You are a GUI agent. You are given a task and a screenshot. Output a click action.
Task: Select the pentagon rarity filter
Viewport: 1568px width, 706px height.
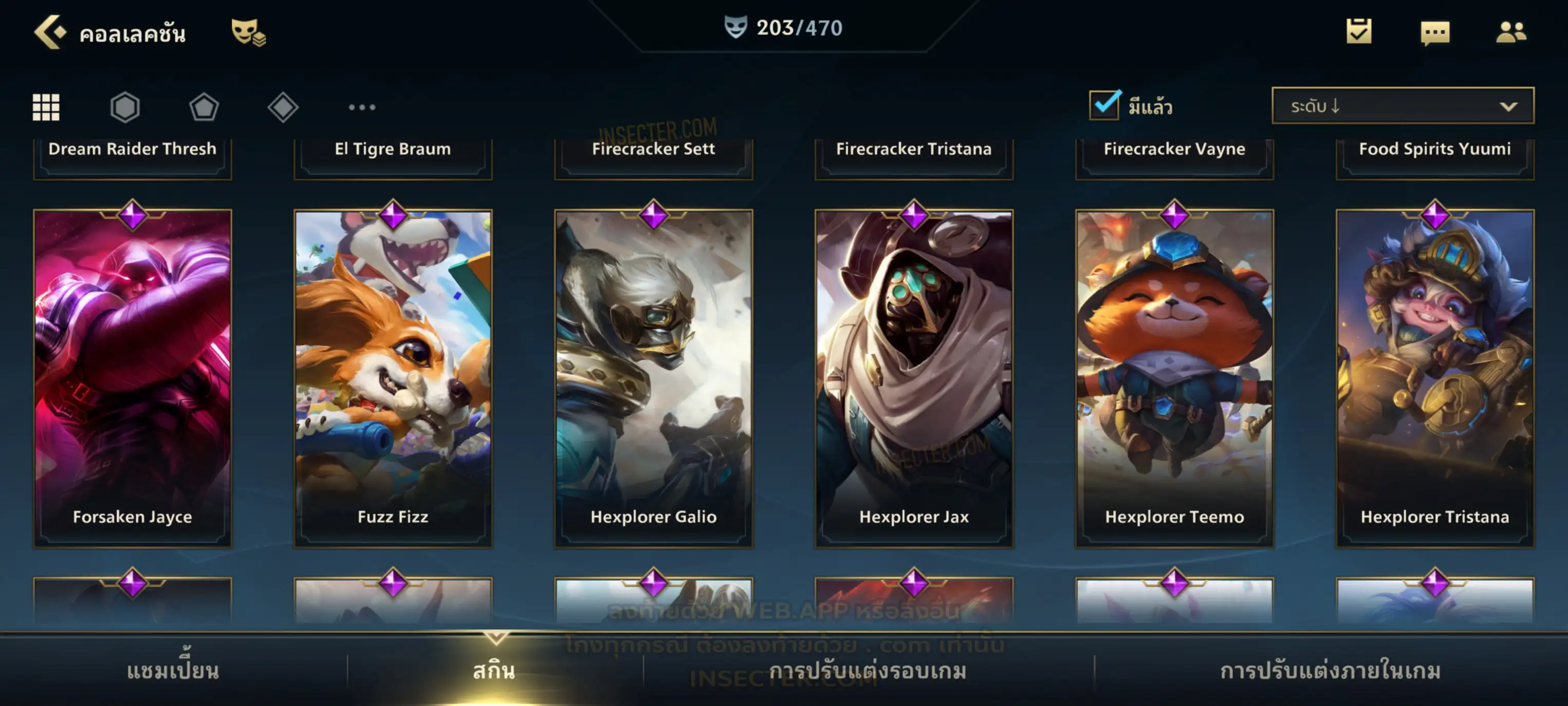[204, 107]
